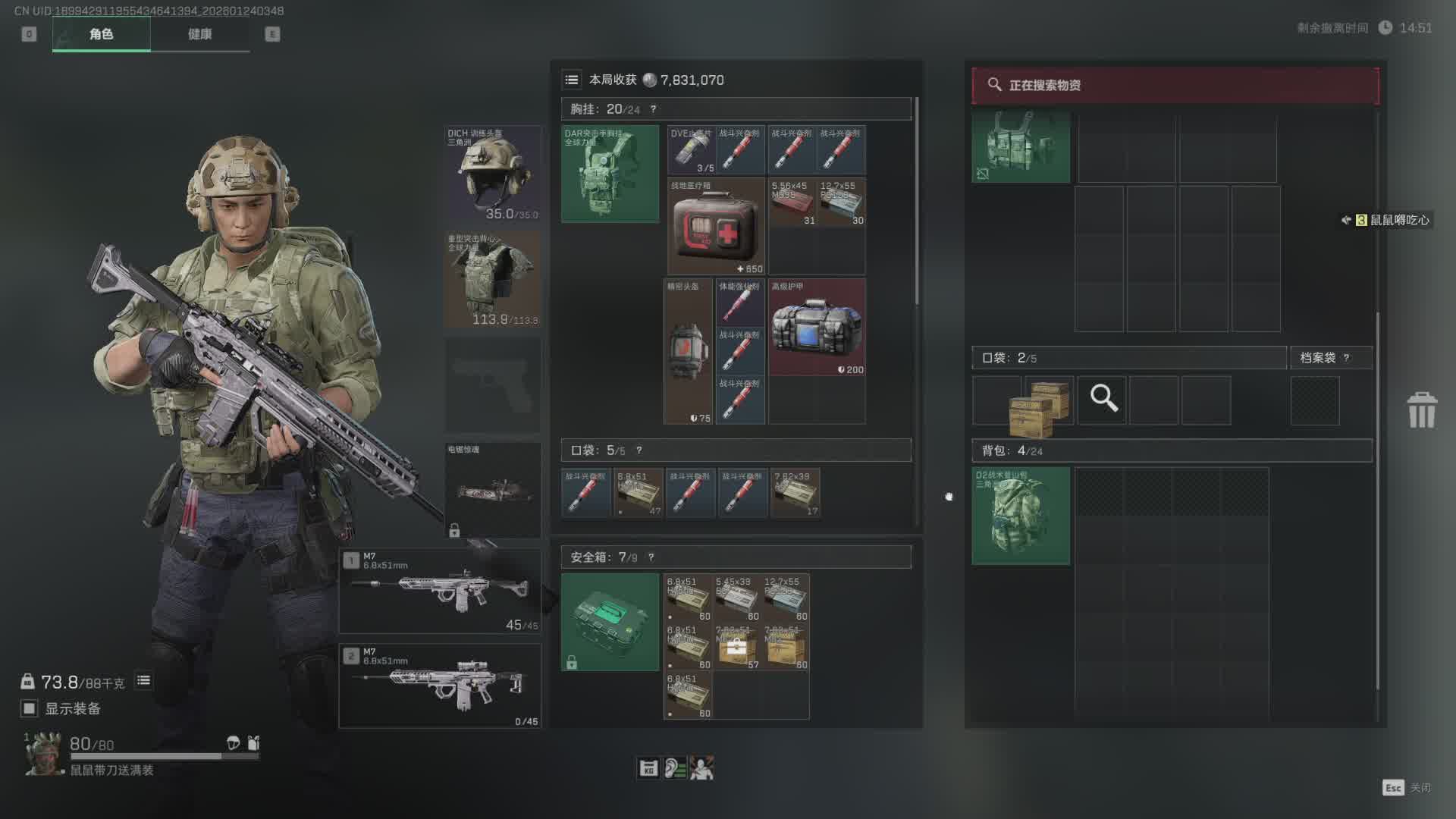Pick the 精密头盔 helmet repair kit
Image resolution: width=1456 pixels, height=819 pixels.
point(688,351)
